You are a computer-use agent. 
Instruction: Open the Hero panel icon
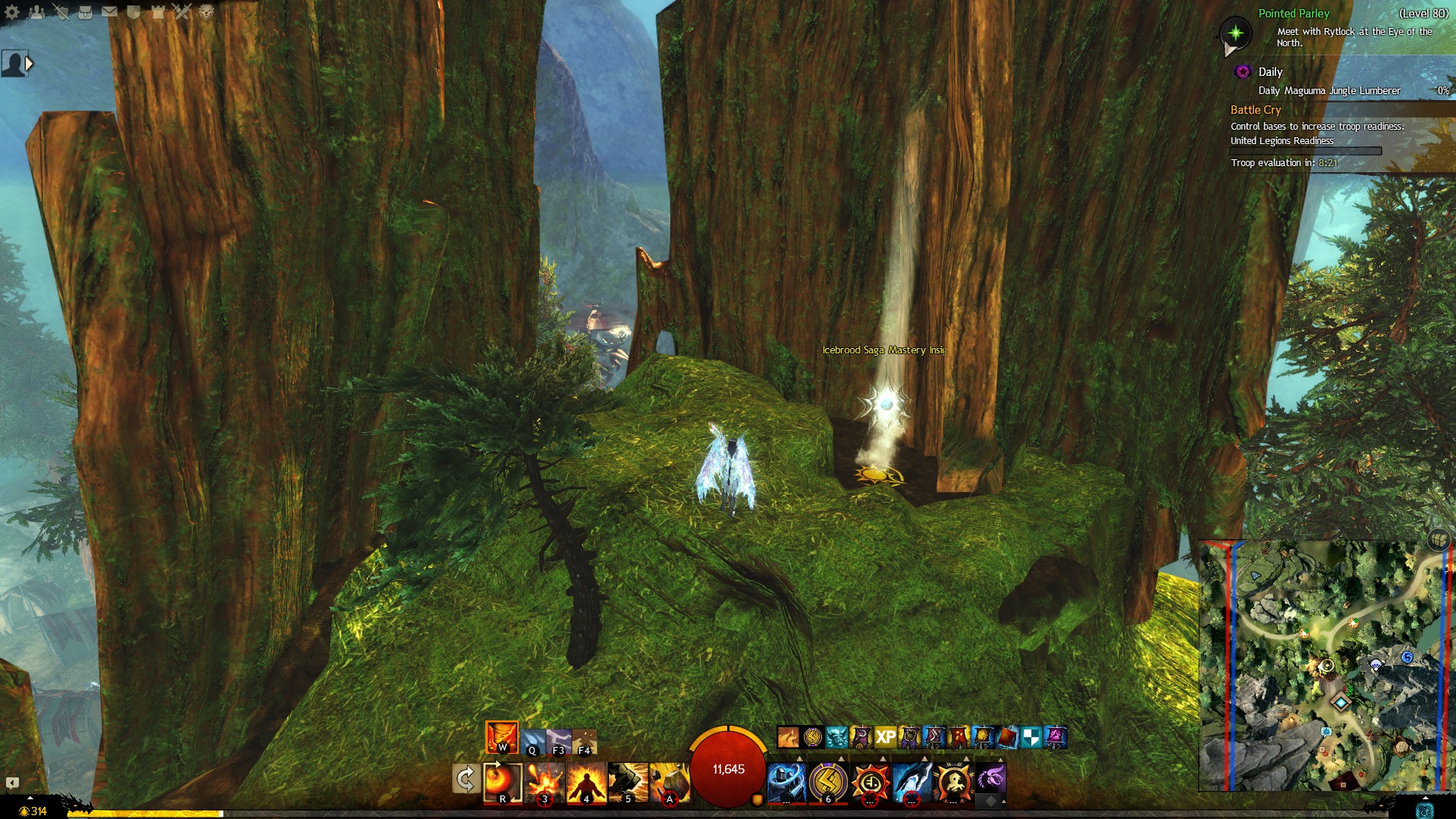pos(61,11)
